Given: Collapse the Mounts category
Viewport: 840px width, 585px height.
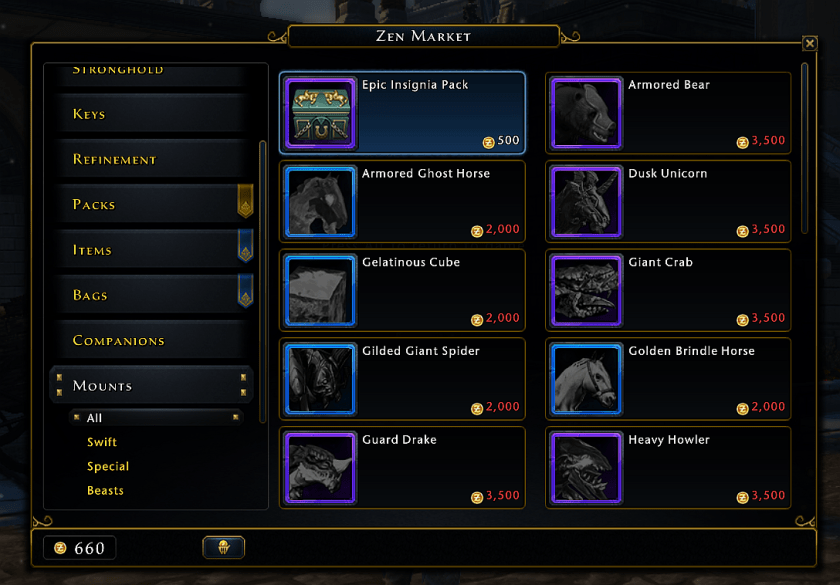Looking at the screenshot, I should 150,386.
